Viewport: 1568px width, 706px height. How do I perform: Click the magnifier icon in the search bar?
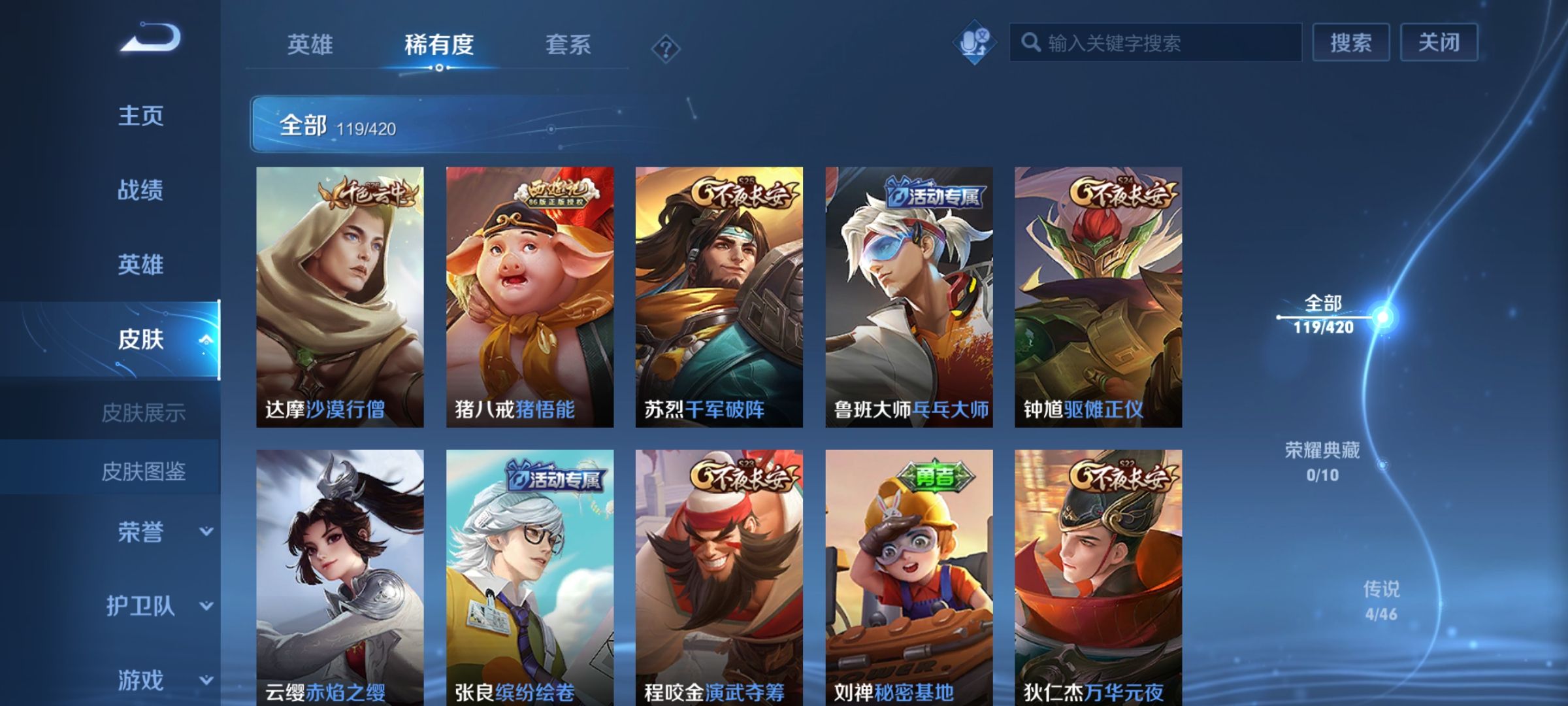click(1031, 41)
